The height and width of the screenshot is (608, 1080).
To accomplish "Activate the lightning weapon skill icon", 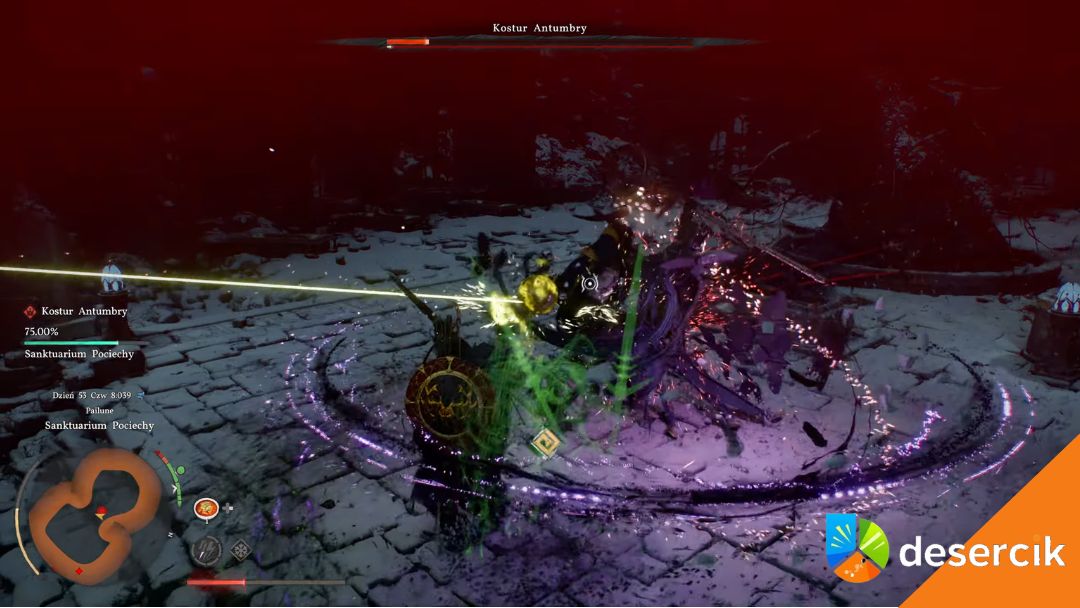I will click(207, 549).
